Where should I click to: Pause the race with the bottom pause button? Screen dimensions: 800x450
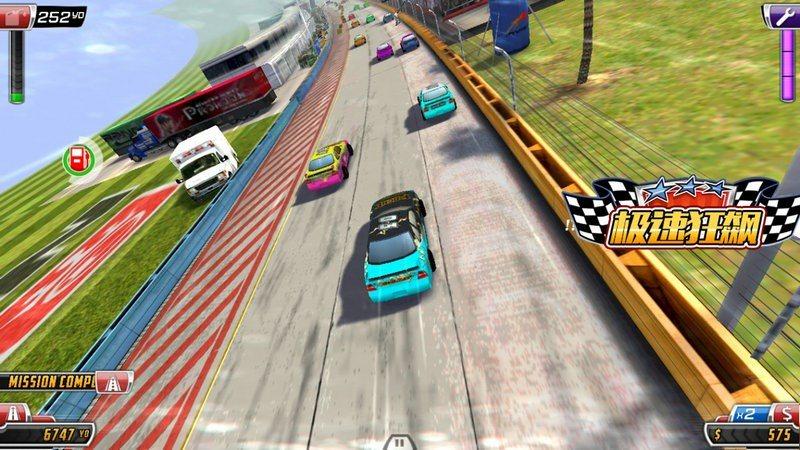click(x=399, y=441)
